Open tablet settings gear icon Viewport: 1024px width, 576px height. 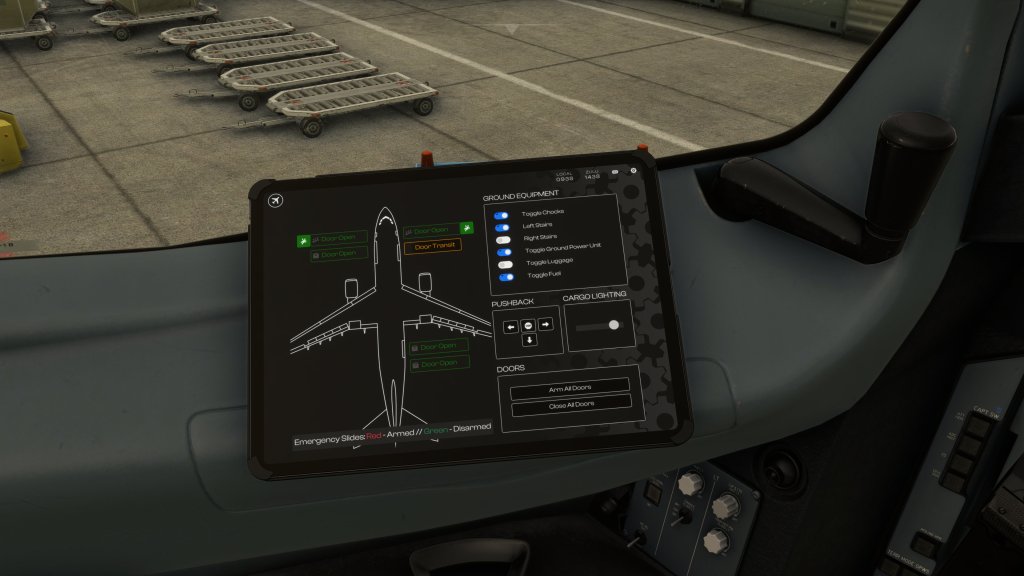[x=633, y=171]
